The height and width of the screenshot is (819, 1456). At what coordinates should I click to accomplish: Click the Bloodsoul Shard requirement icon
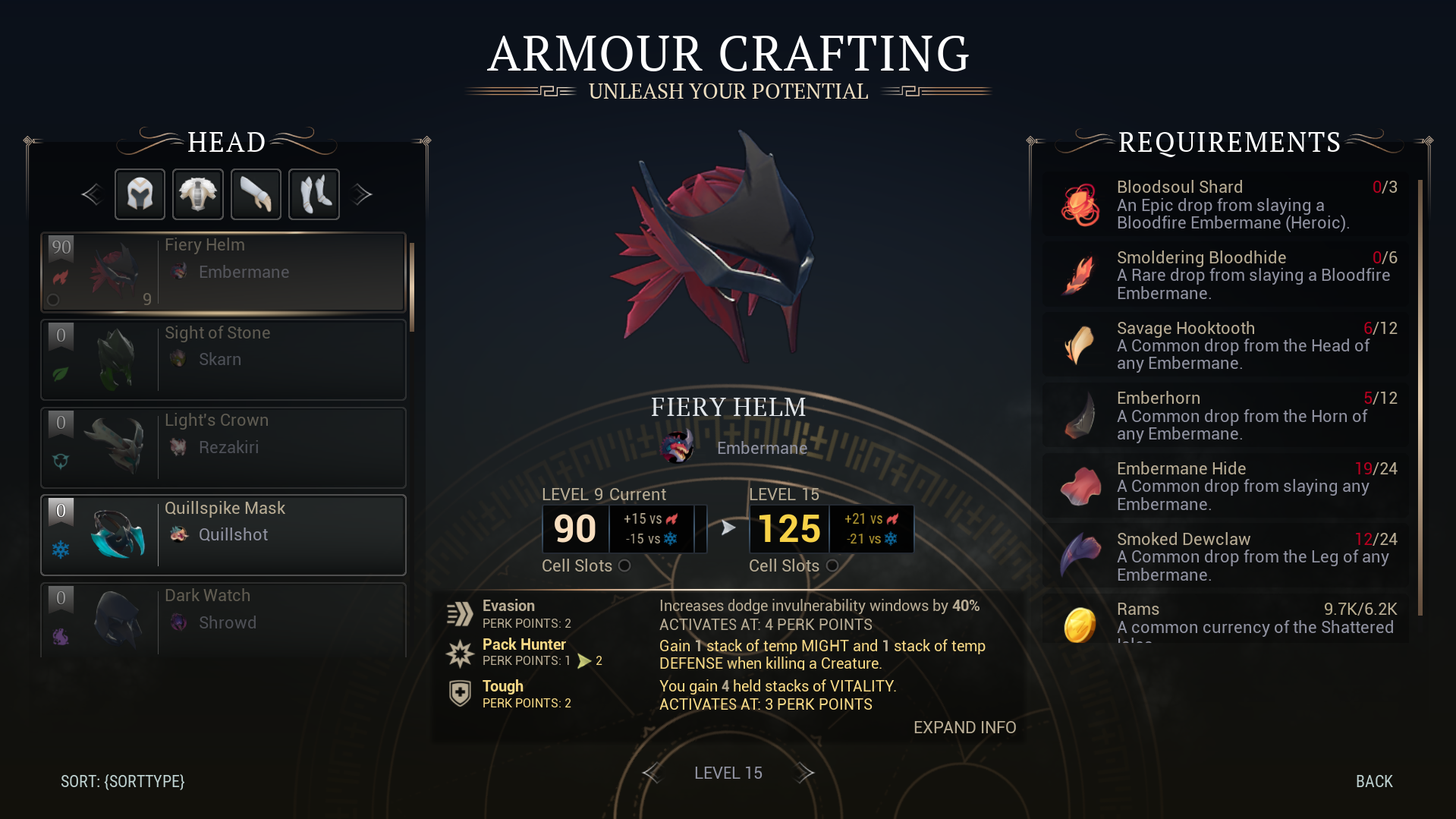(x=1078, y=203)
